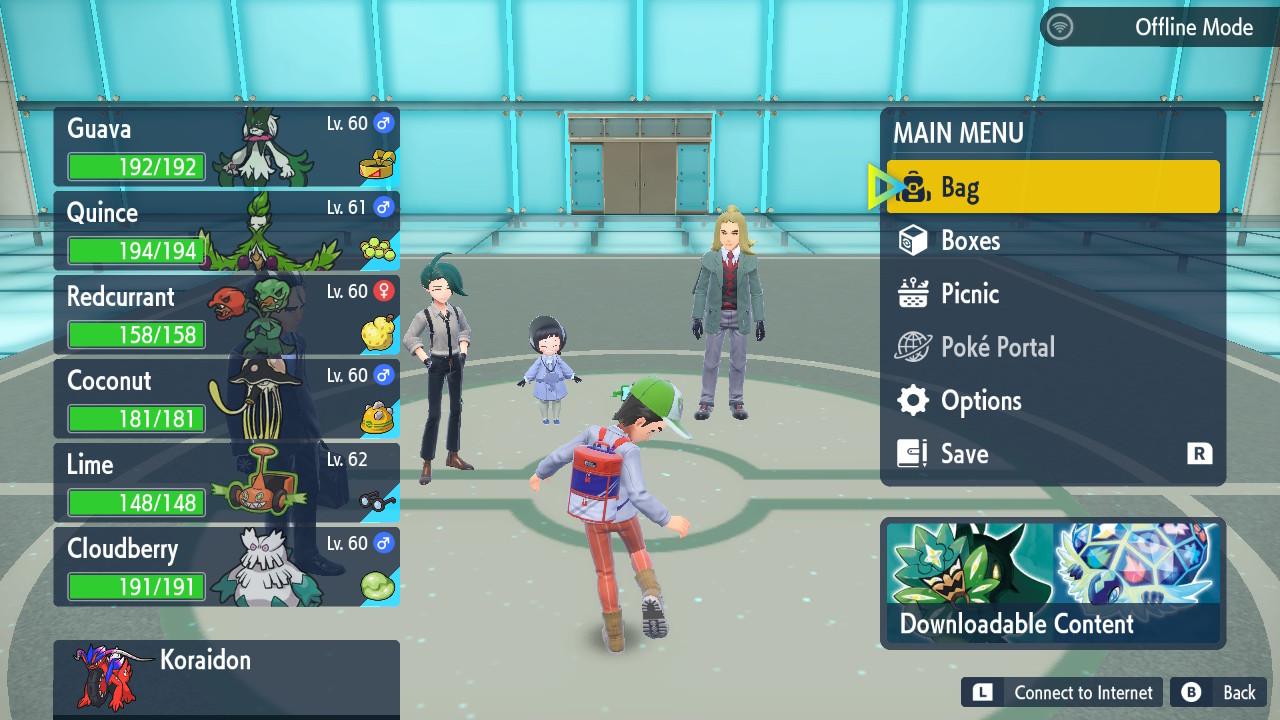Choose Redcurrant in the party list
The image size is (1280, 720).
click(226, 315)
